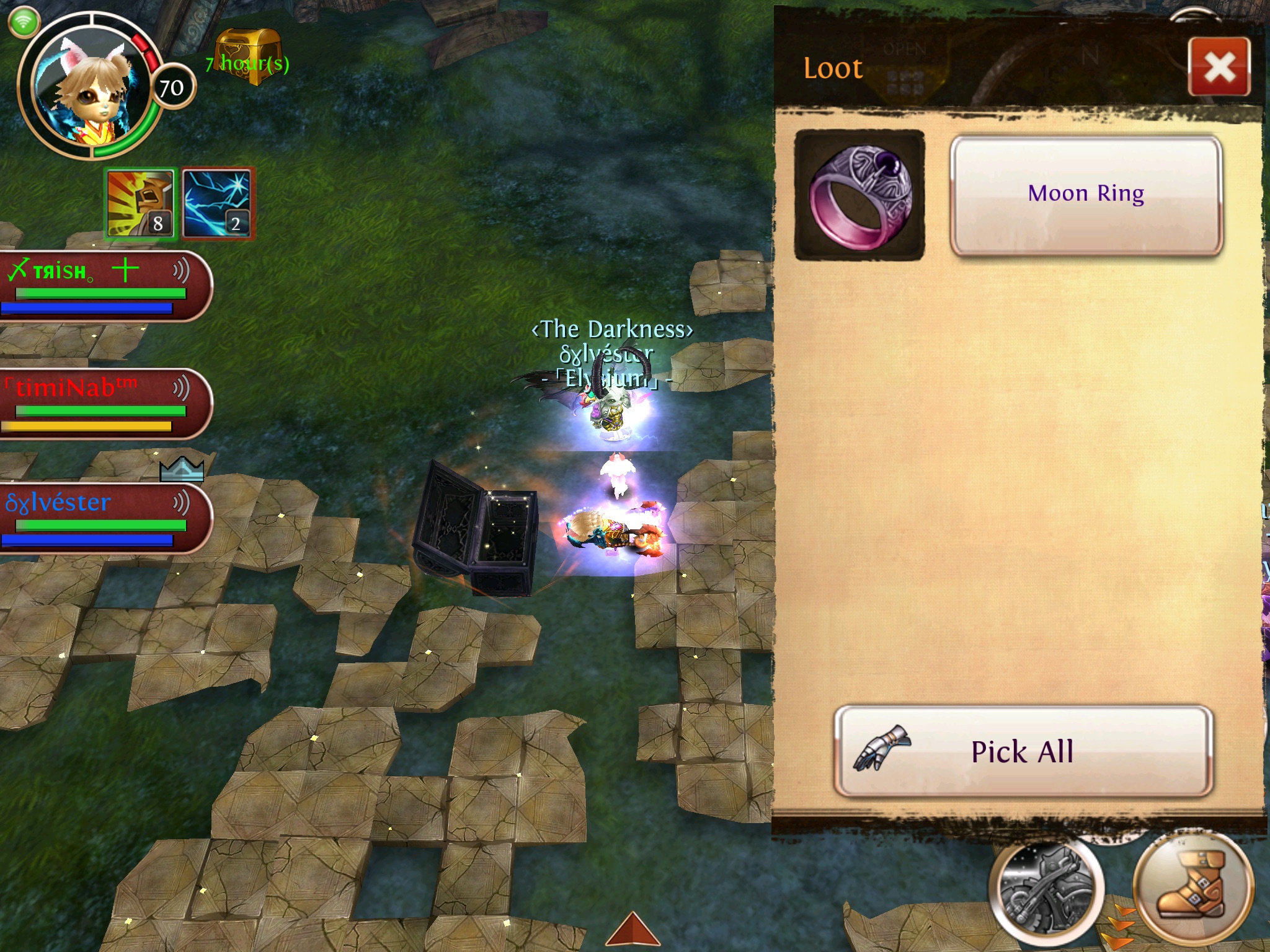Take the Moon Ring item
This screenshot has height=952, width=1270.
point(1086,195)
